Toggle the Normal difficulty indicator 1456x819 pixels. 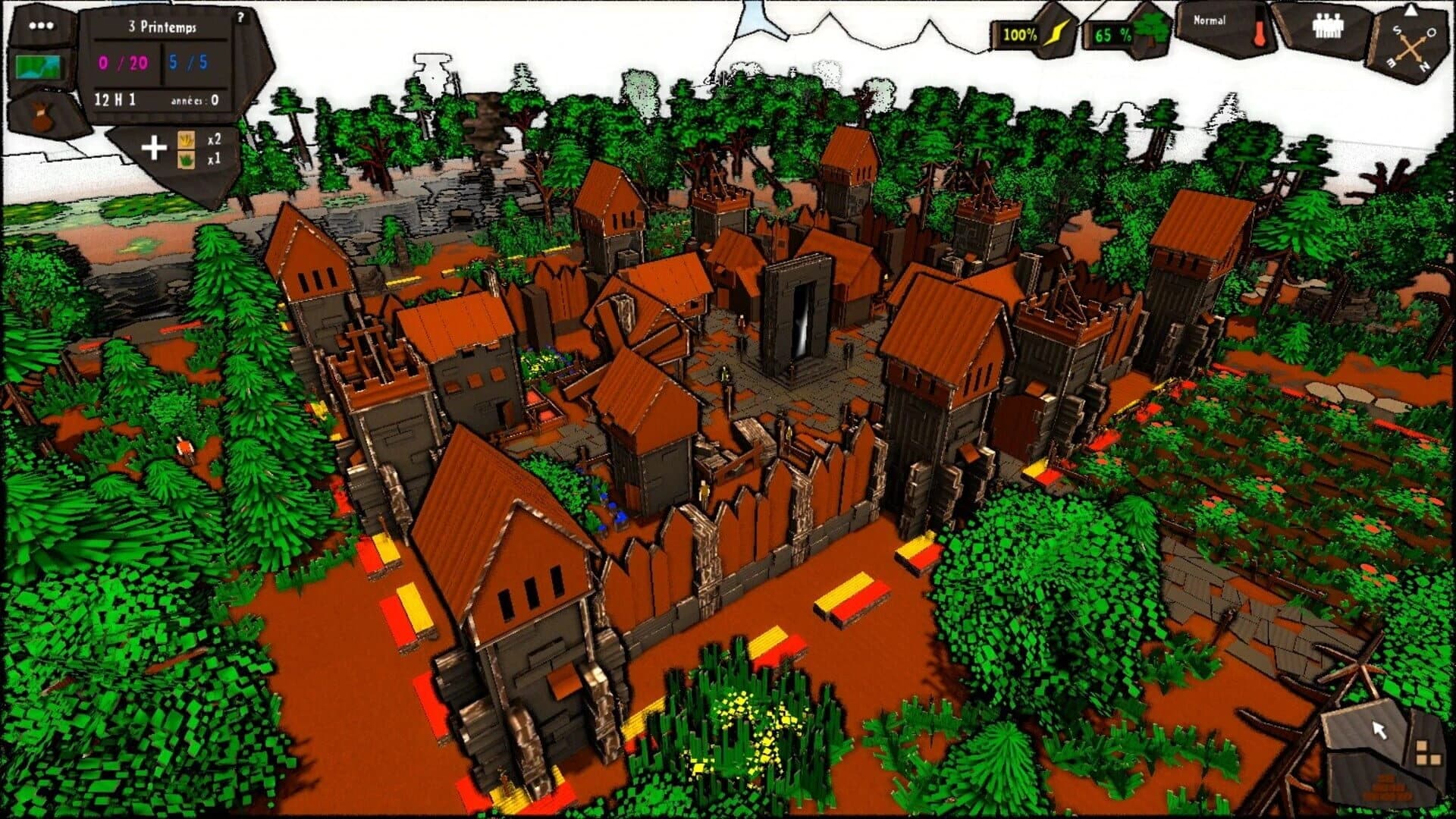coord(1210,21)
